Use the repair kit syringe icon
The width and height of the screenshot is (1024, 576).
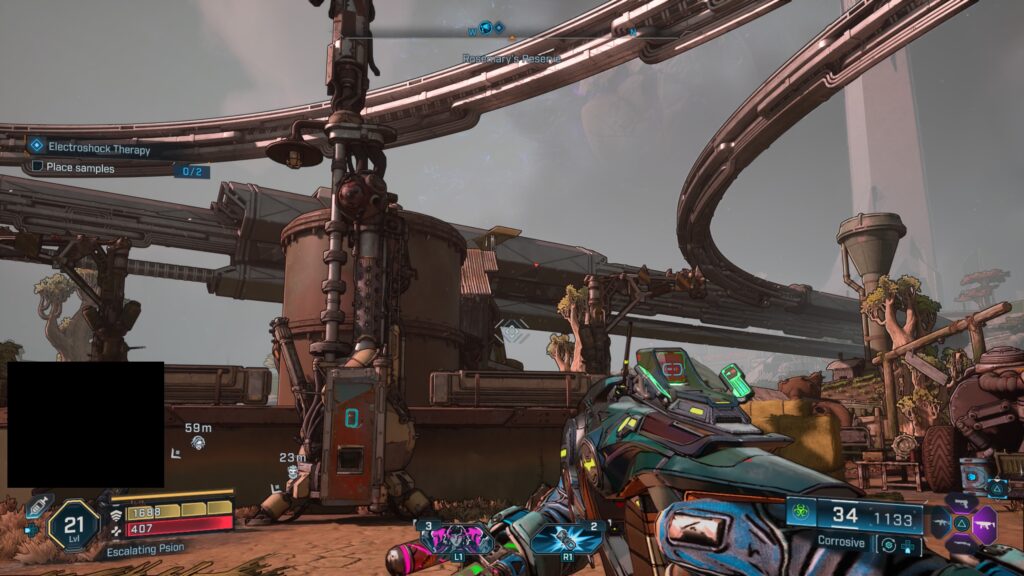[x=38, y=506]
